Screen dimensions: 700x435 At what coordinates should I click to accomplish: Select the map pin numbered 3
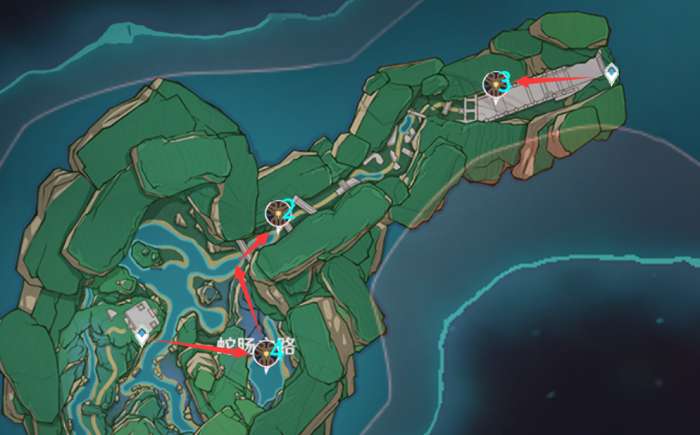click(x=494, y=85)
